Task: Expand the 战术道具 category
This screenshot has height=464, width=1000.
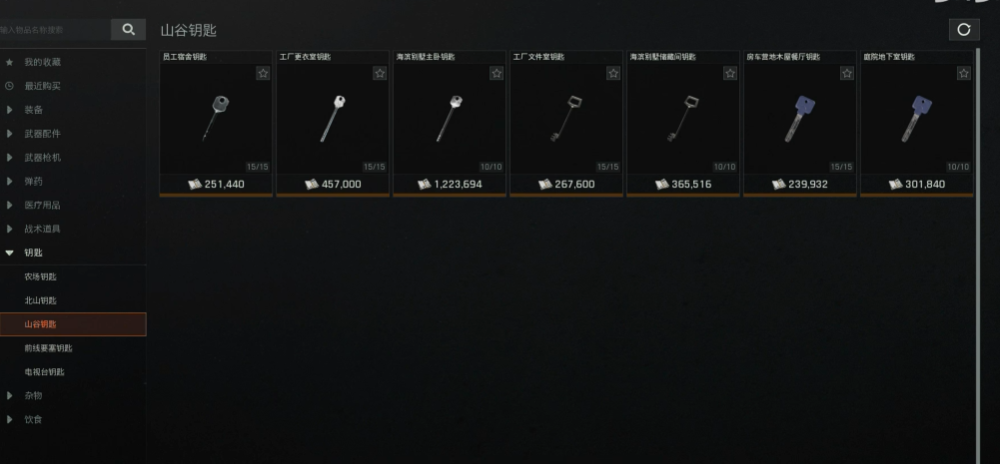Action: tap(43, 229)
